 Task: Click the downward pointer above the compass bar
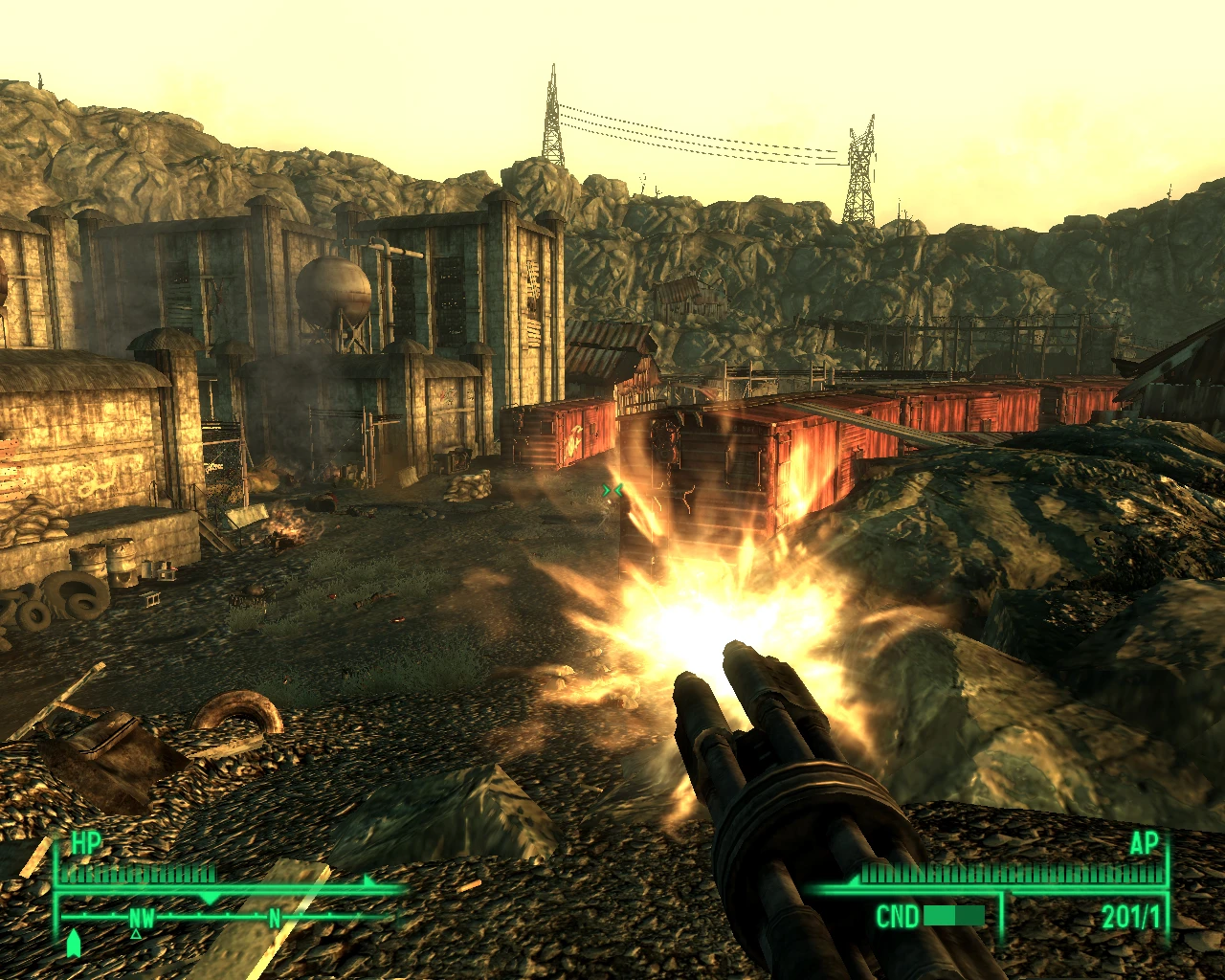click(211, 898)
